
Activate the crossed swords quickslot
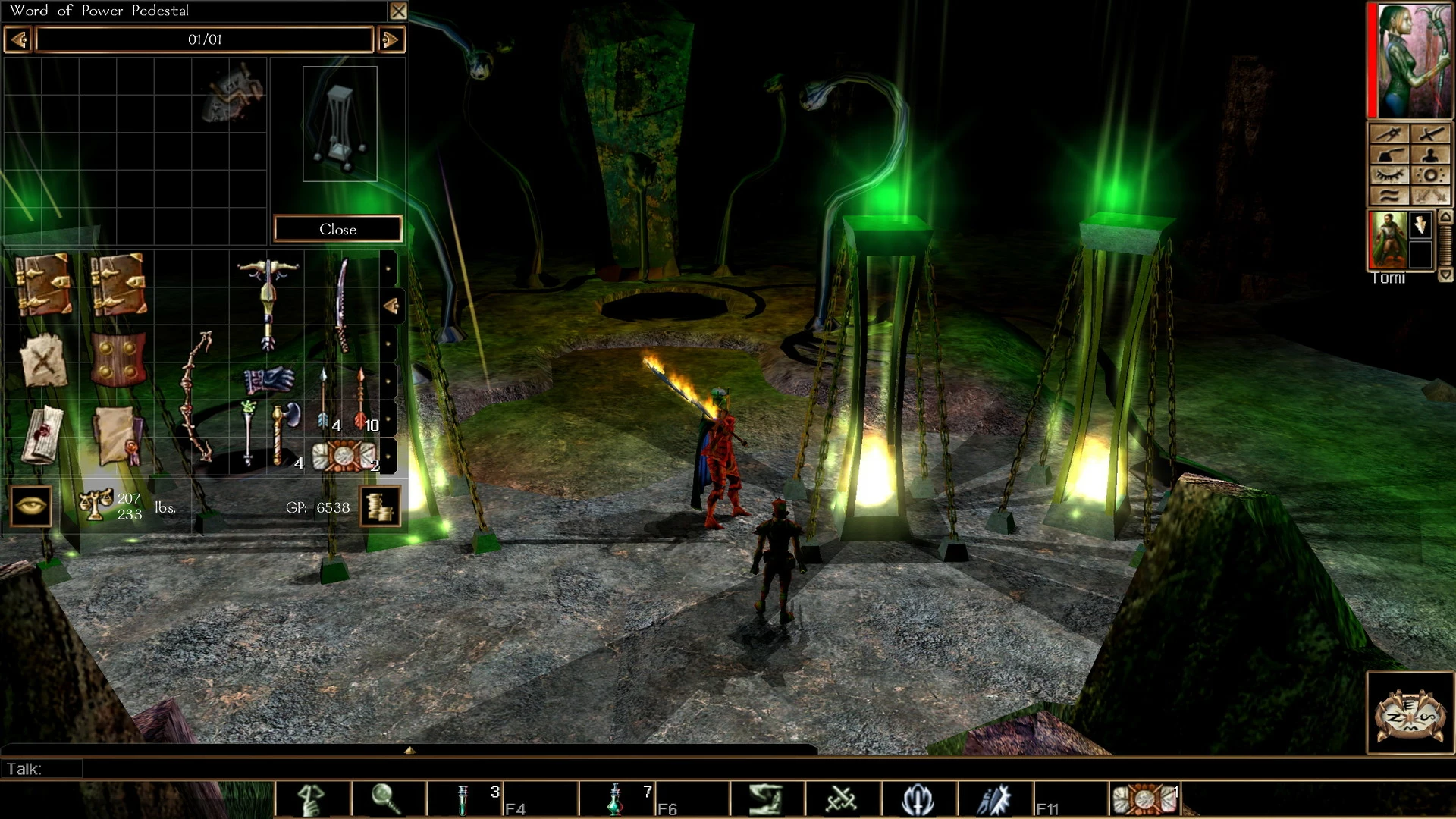point(842,800)
